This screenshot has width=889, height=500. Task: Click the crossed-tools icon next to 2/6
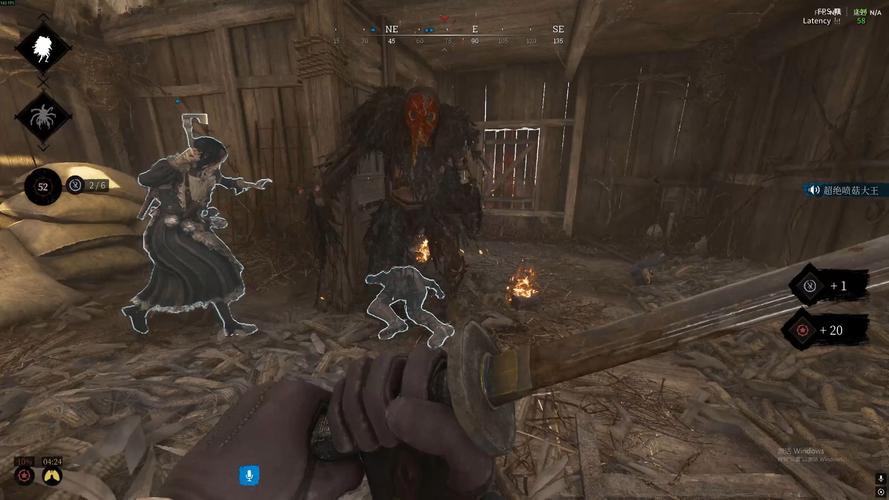[76, 184]
